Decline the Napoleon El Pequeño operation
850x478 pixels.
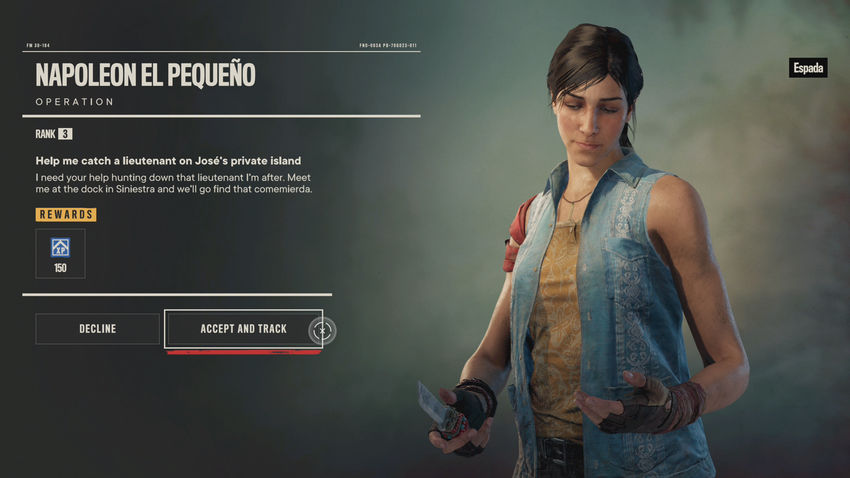click(97, 329)
